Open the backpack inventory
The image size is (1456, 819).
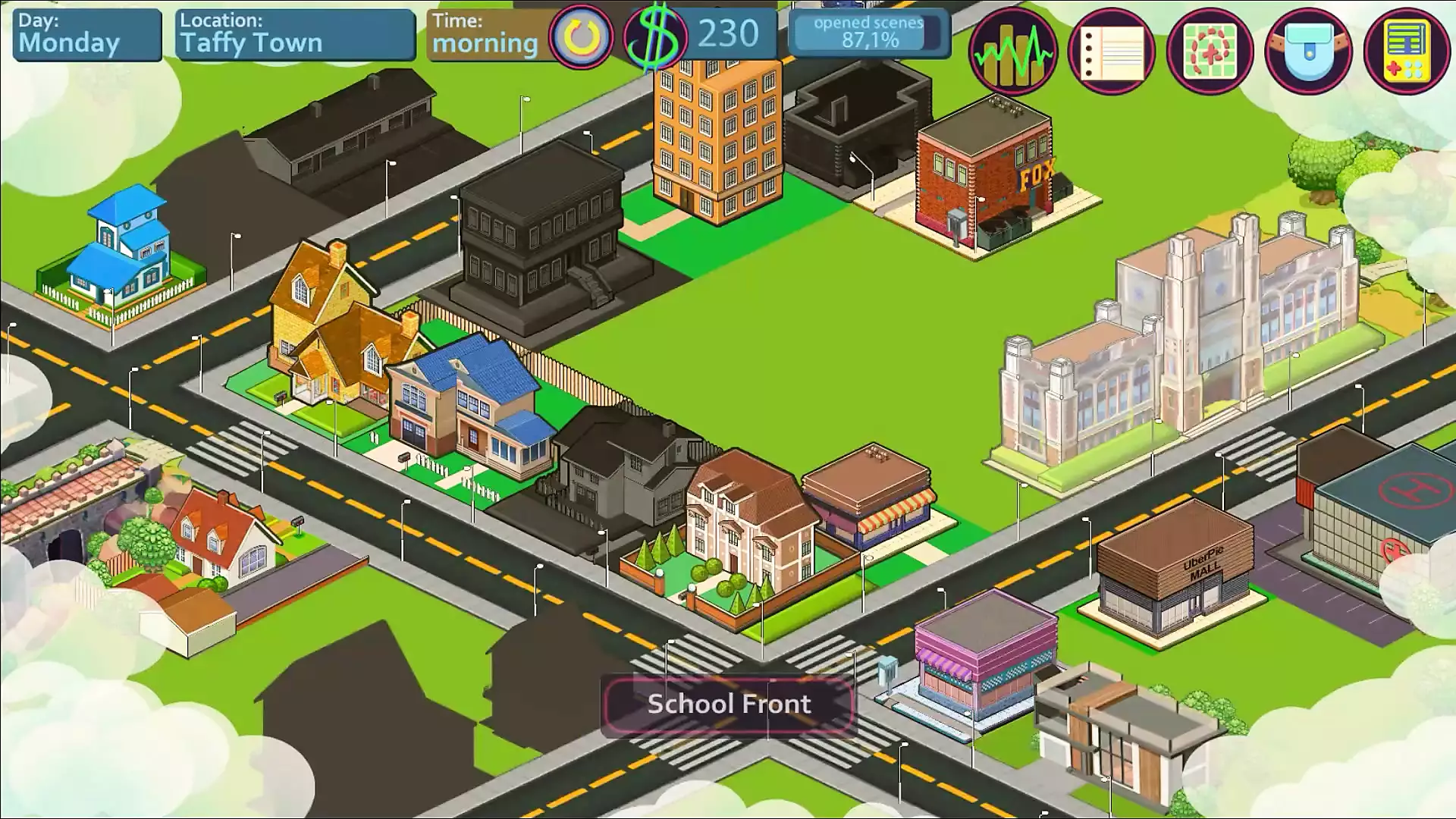[x=1309, y=51]
